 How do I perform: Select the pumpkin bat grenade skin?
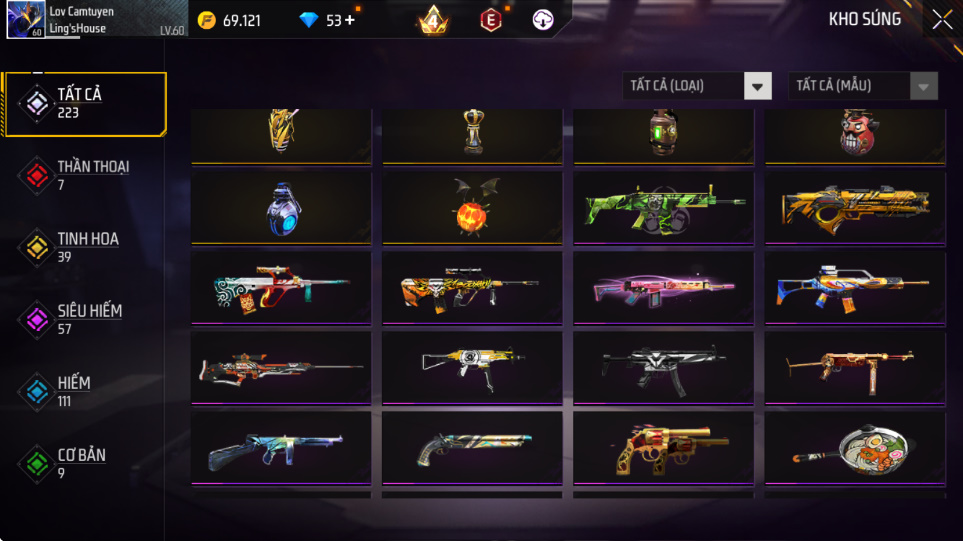(472, 208)
